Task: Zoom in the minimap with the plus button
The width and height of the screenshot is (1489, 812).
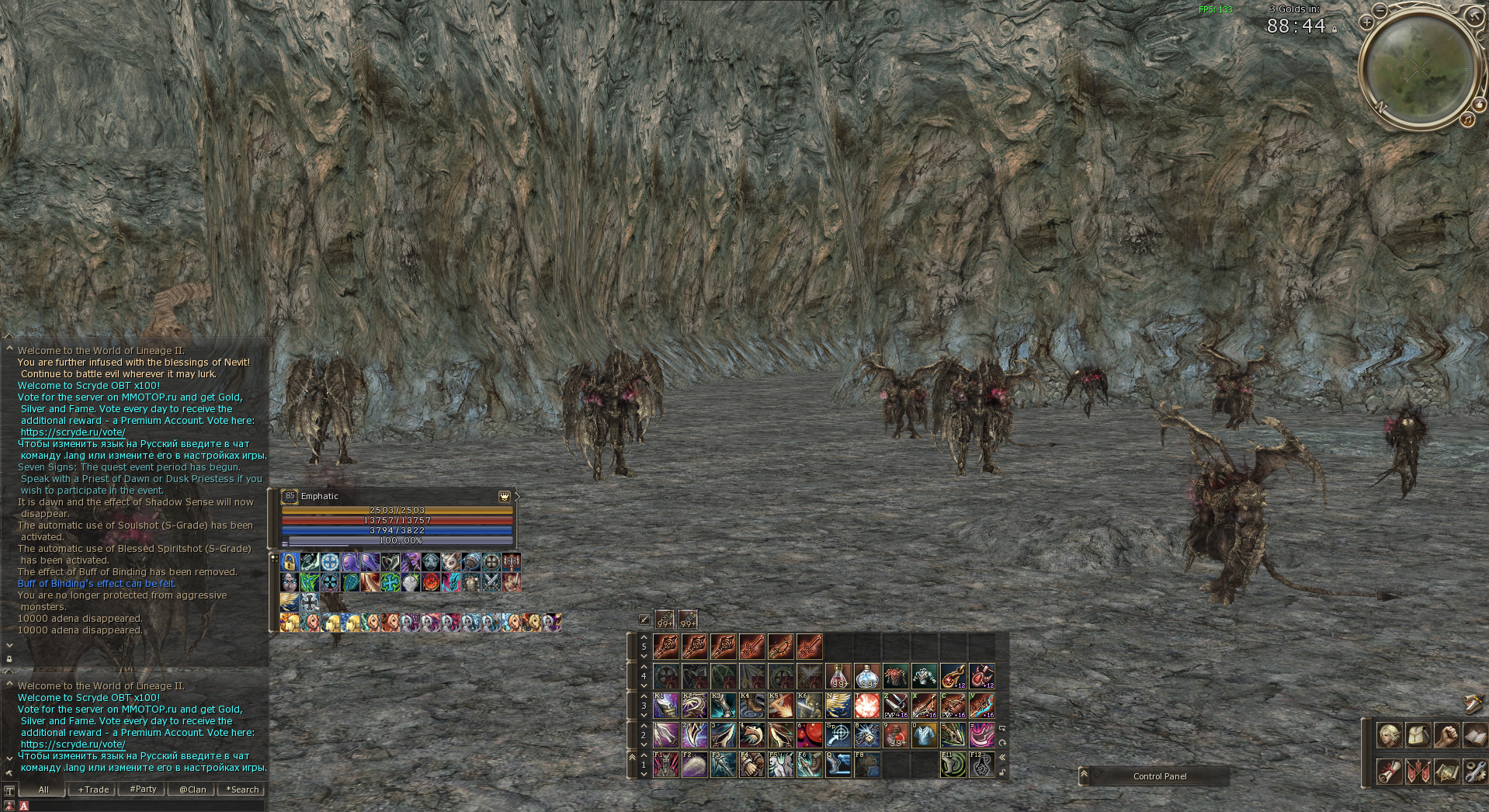Action: tap(1367, 23)
